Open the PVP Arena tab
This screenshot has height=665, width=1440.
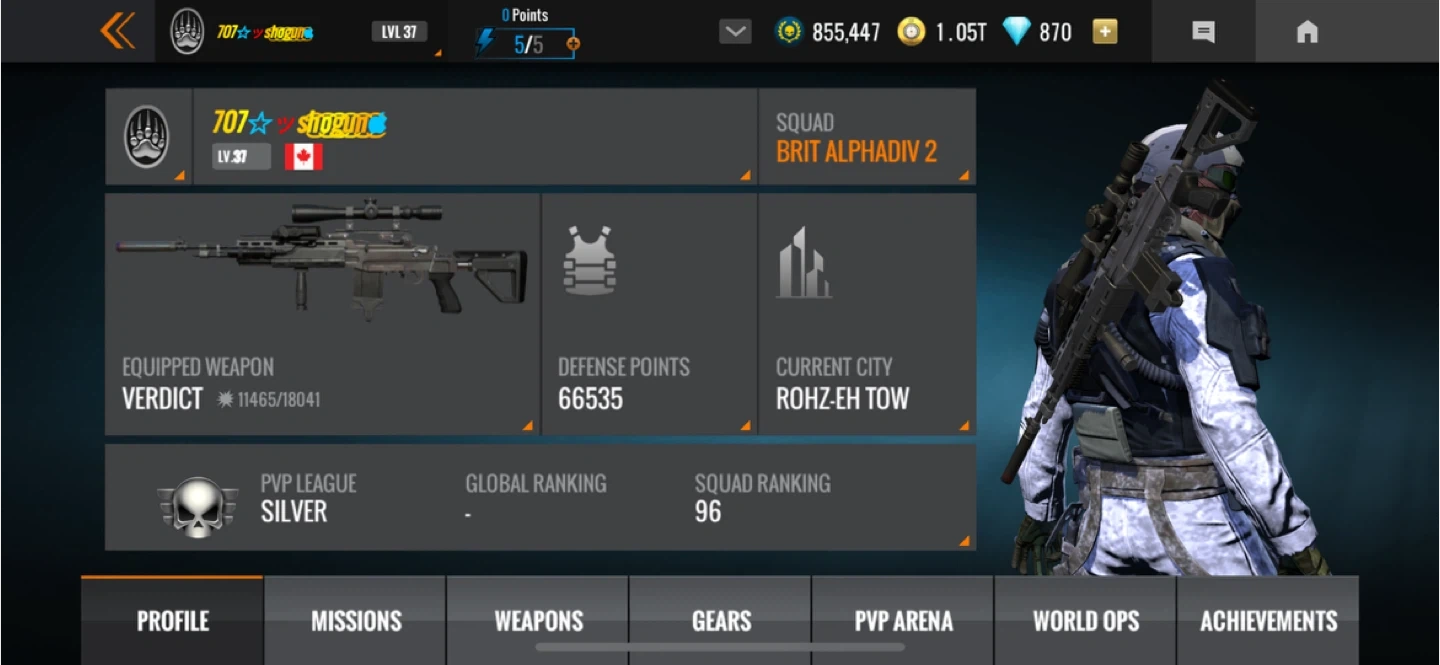pos(903,621)
